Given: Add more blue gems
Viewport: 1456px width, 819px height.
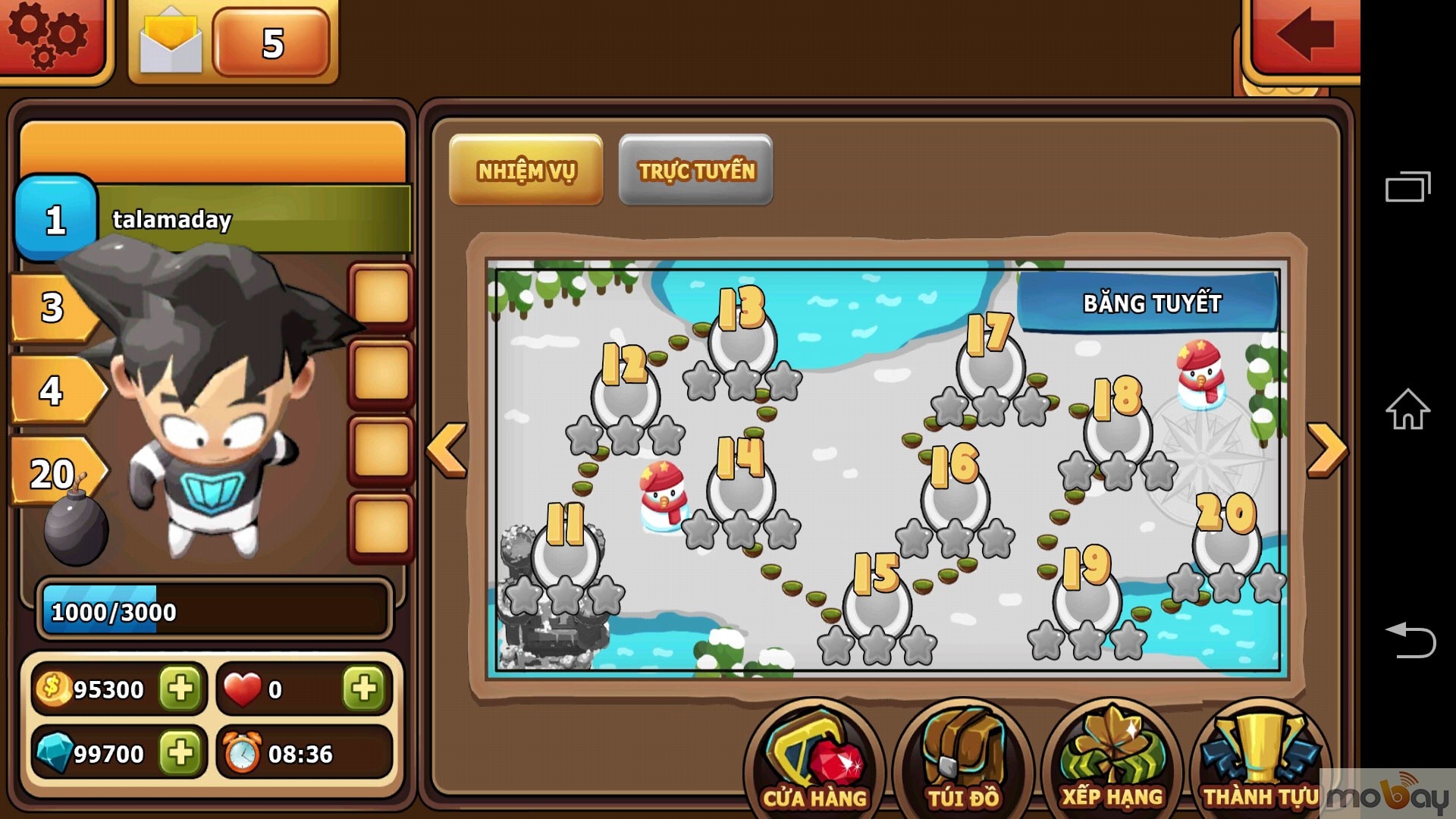Looking at the screenshot, I should click(180, 753).
